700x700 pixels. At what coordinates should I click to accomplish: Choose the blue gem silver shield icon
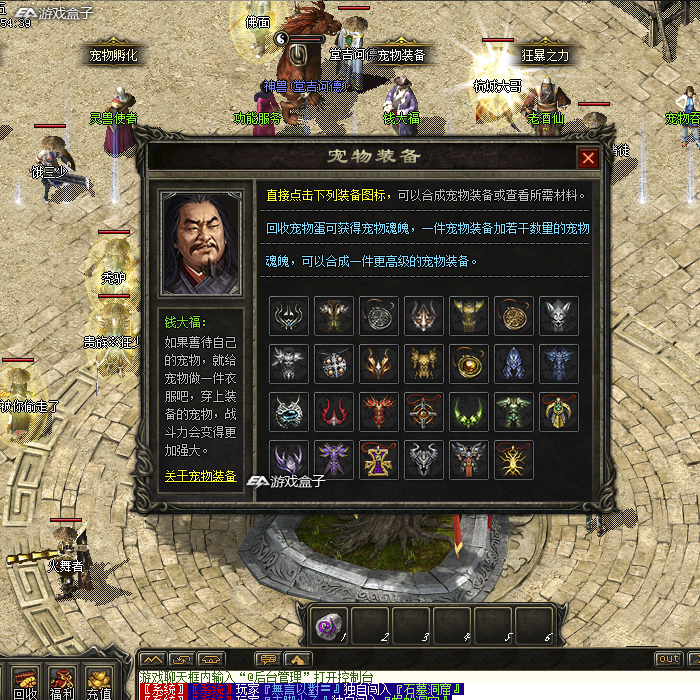tap(288, 411)
